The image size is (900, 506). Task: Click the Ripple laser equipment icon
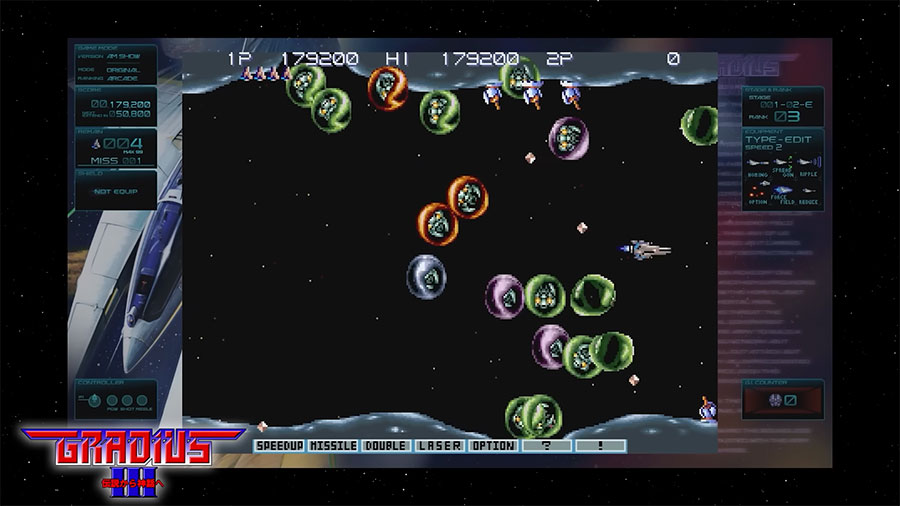coord(808,163)
